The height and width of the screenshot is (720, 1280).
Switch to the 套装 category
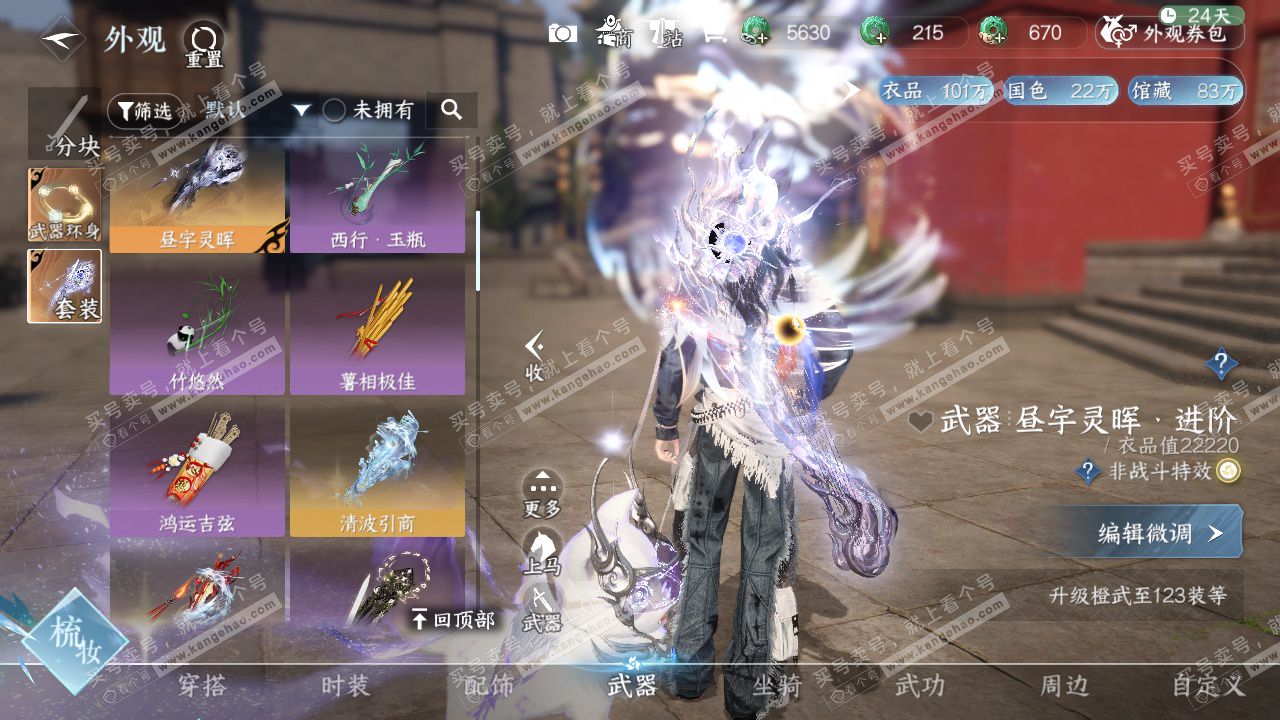[x=64, y=286]
